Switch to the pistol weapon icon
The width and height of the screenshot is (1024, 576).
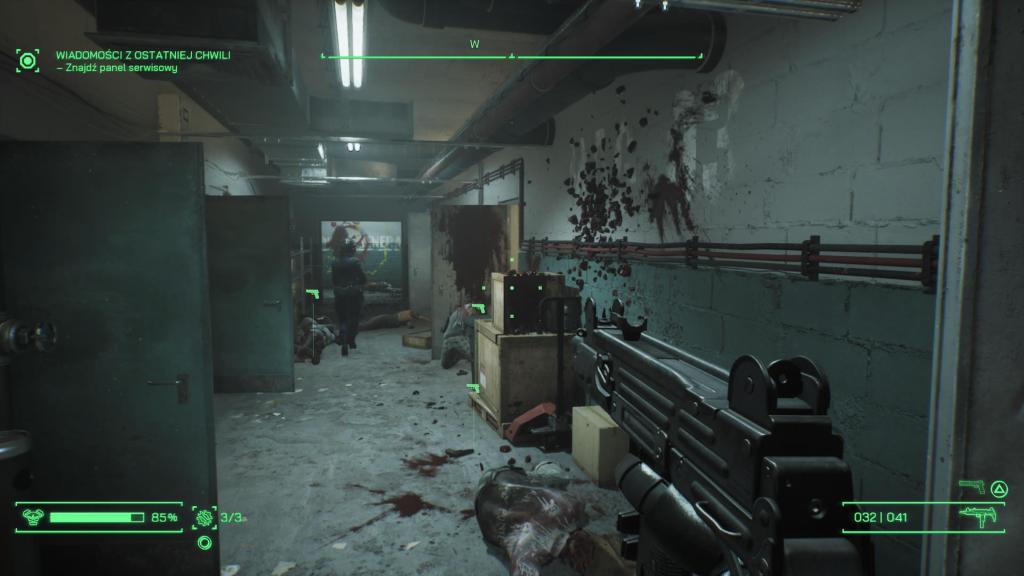[971, 487]
